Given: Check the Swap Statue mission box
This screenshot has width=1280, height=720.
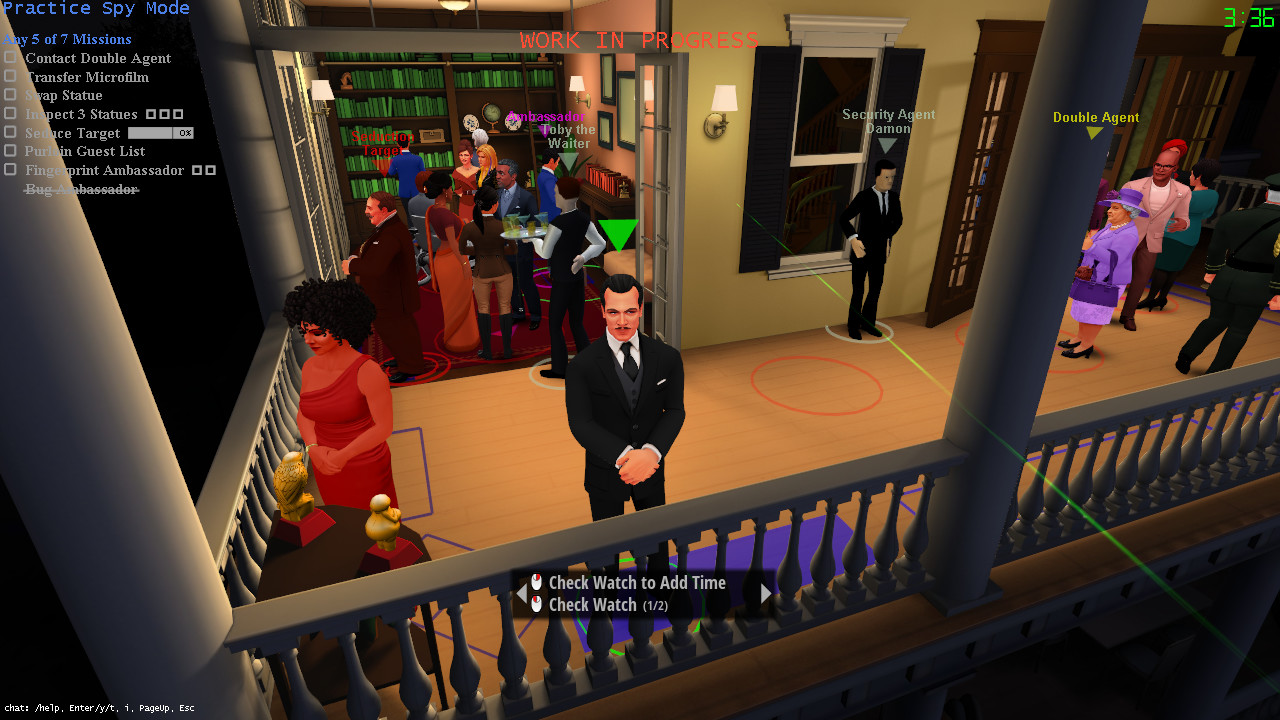Looking at the screenshot, I should click(x=11, y=95).
